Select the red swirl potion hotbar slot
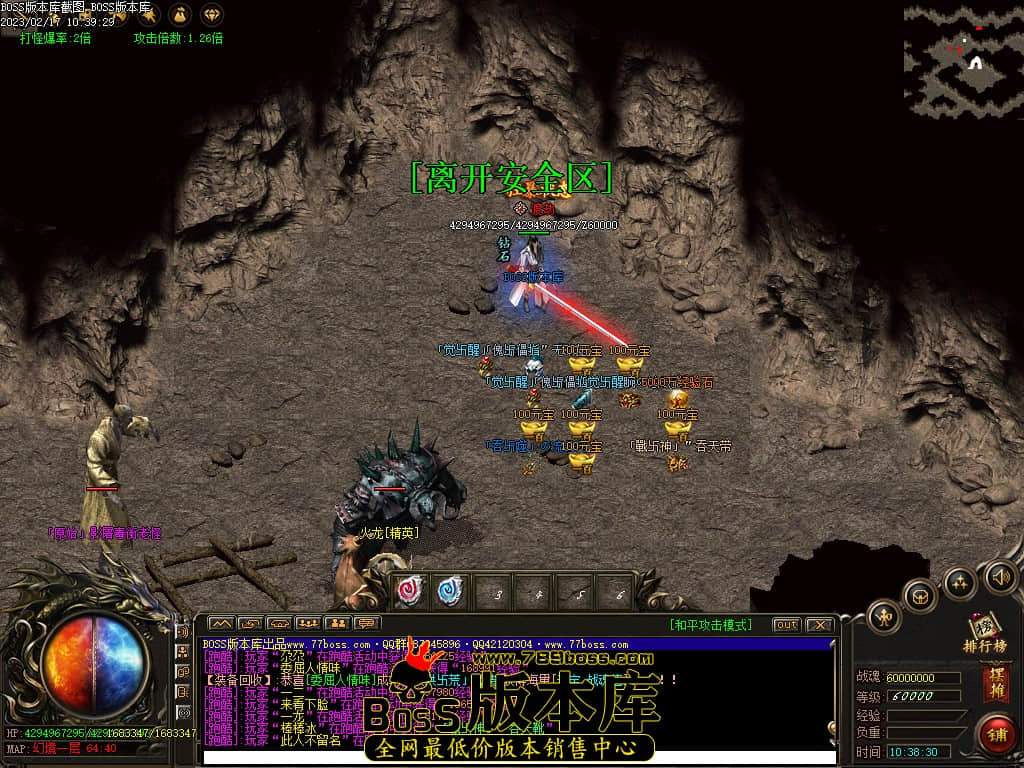 411,591
